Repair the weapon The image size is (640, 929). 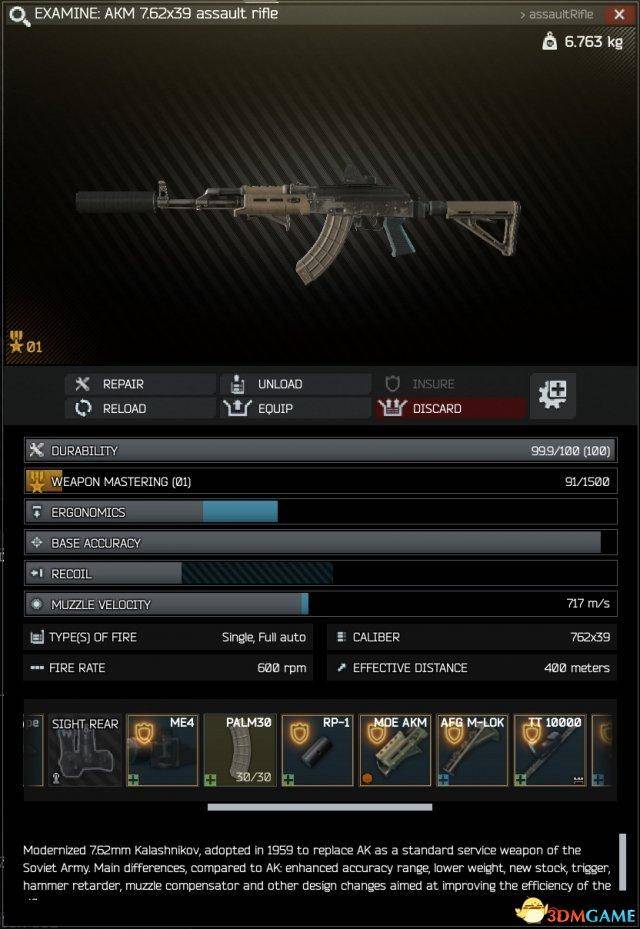click(x=140, y=384)
